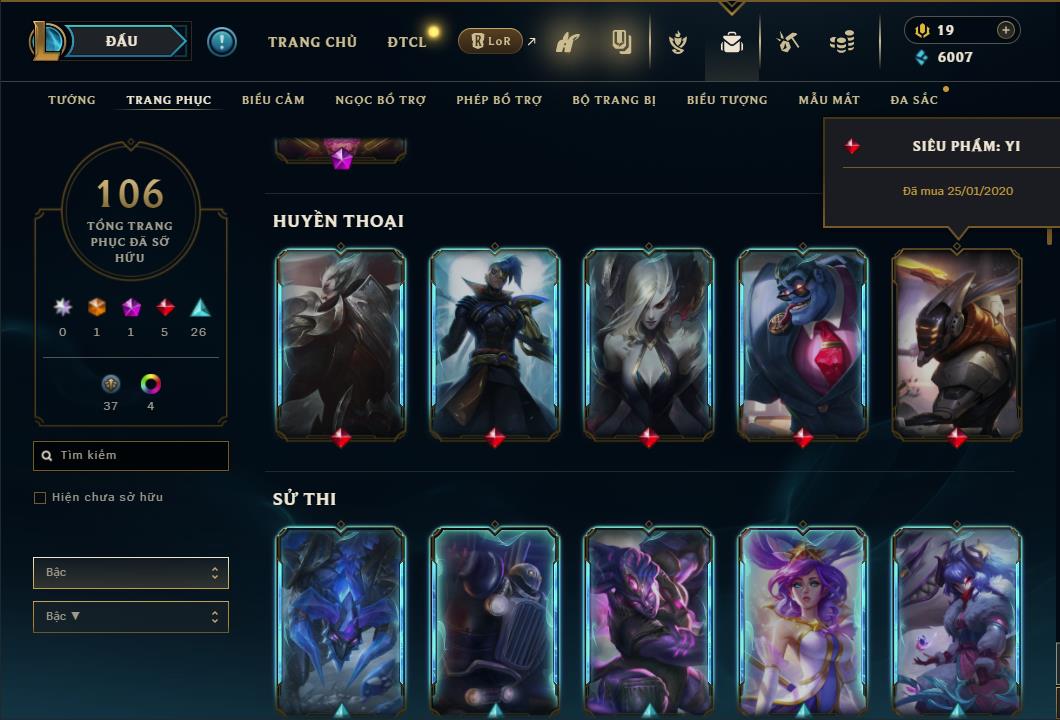Open the store coins icon
Viewport: 1060px width, 720px height.
(x=842, y=42)
